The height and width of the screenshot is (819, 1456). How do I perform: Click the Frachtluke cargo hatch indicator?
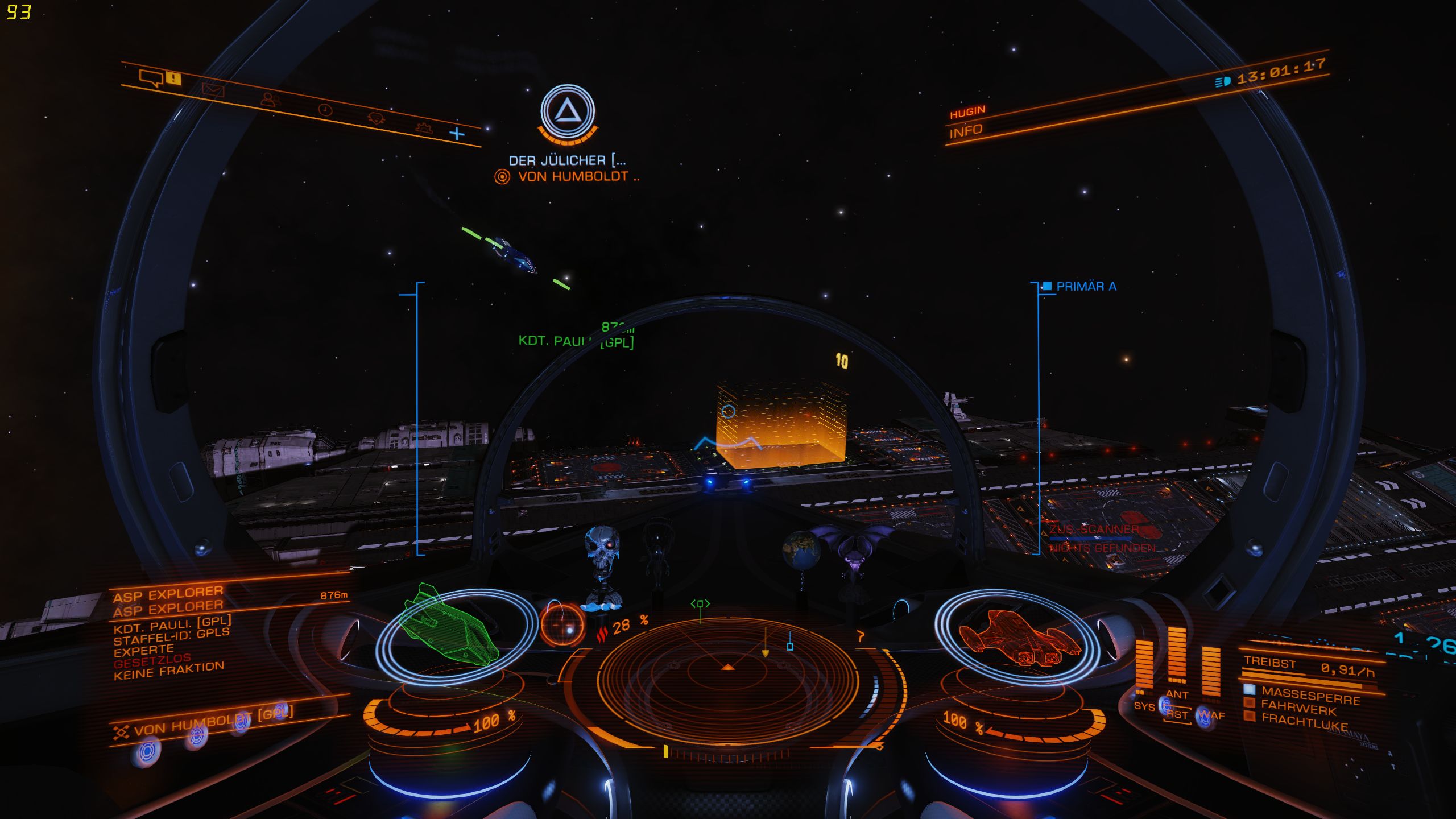pos(1304,722)
